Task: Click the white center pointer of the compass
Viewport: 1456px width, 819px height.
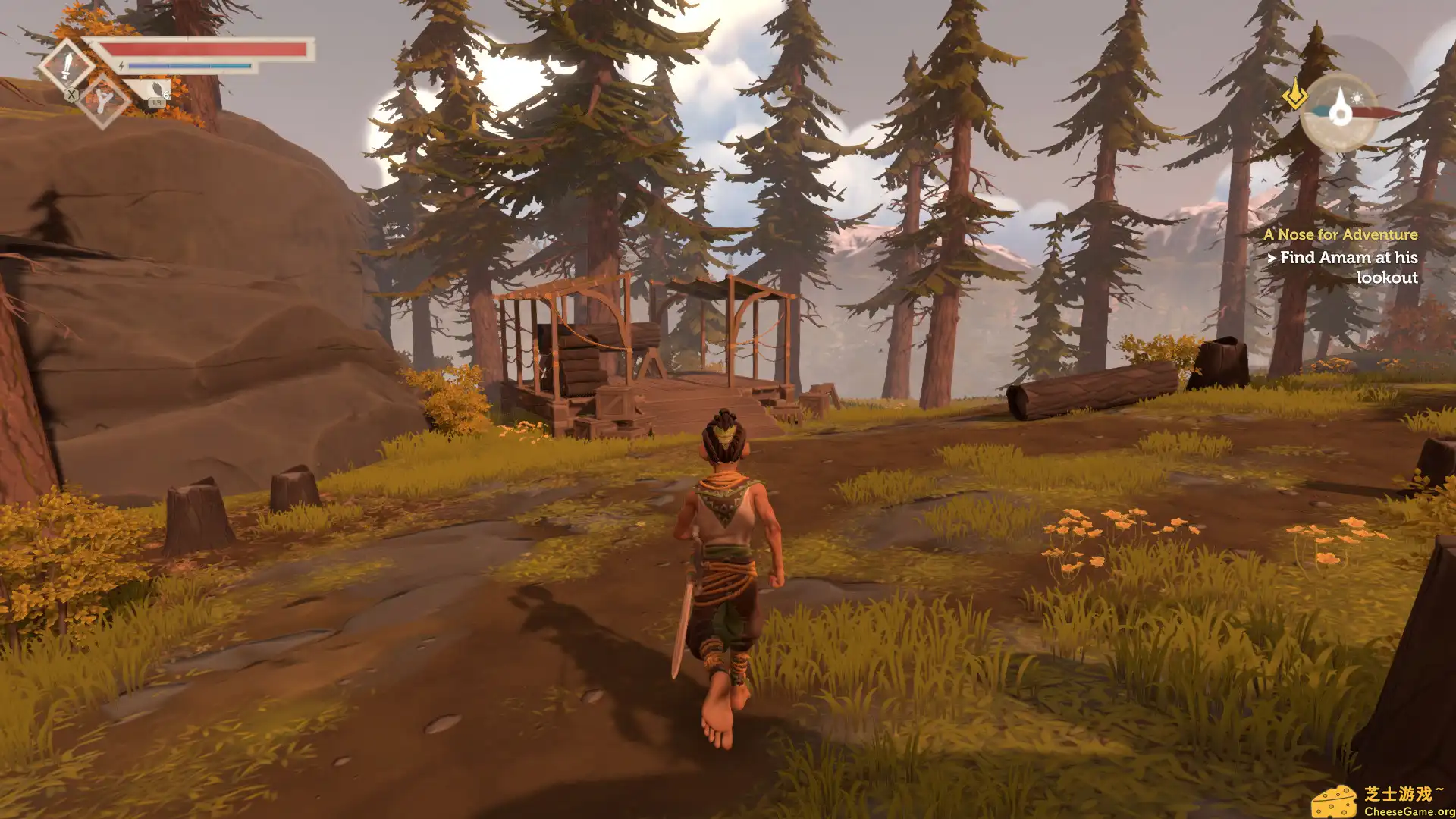Action: pyautogui.click(x=1341, y=107)
